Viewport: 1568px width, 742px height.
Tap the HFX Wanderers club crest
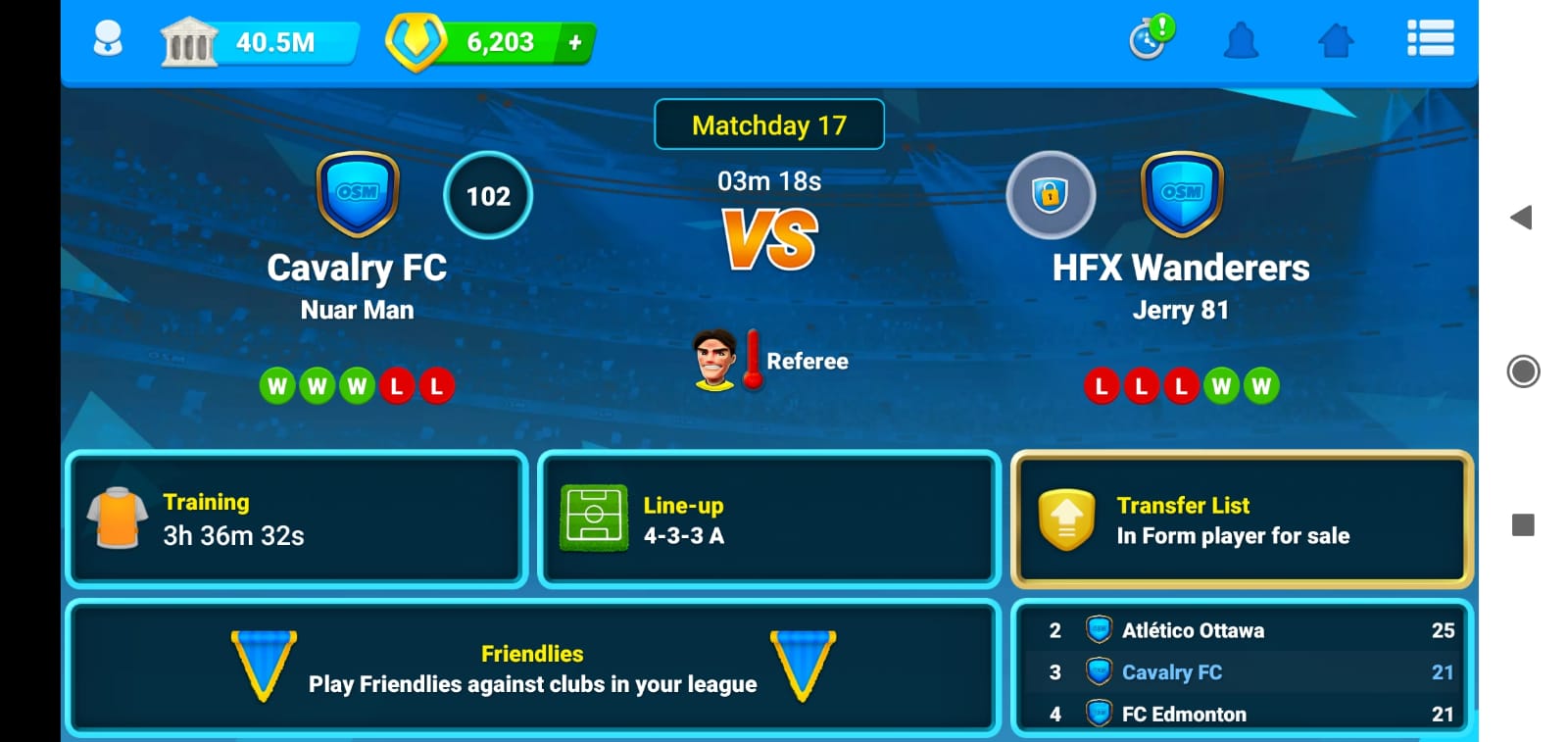click(x=1182, y=194)
